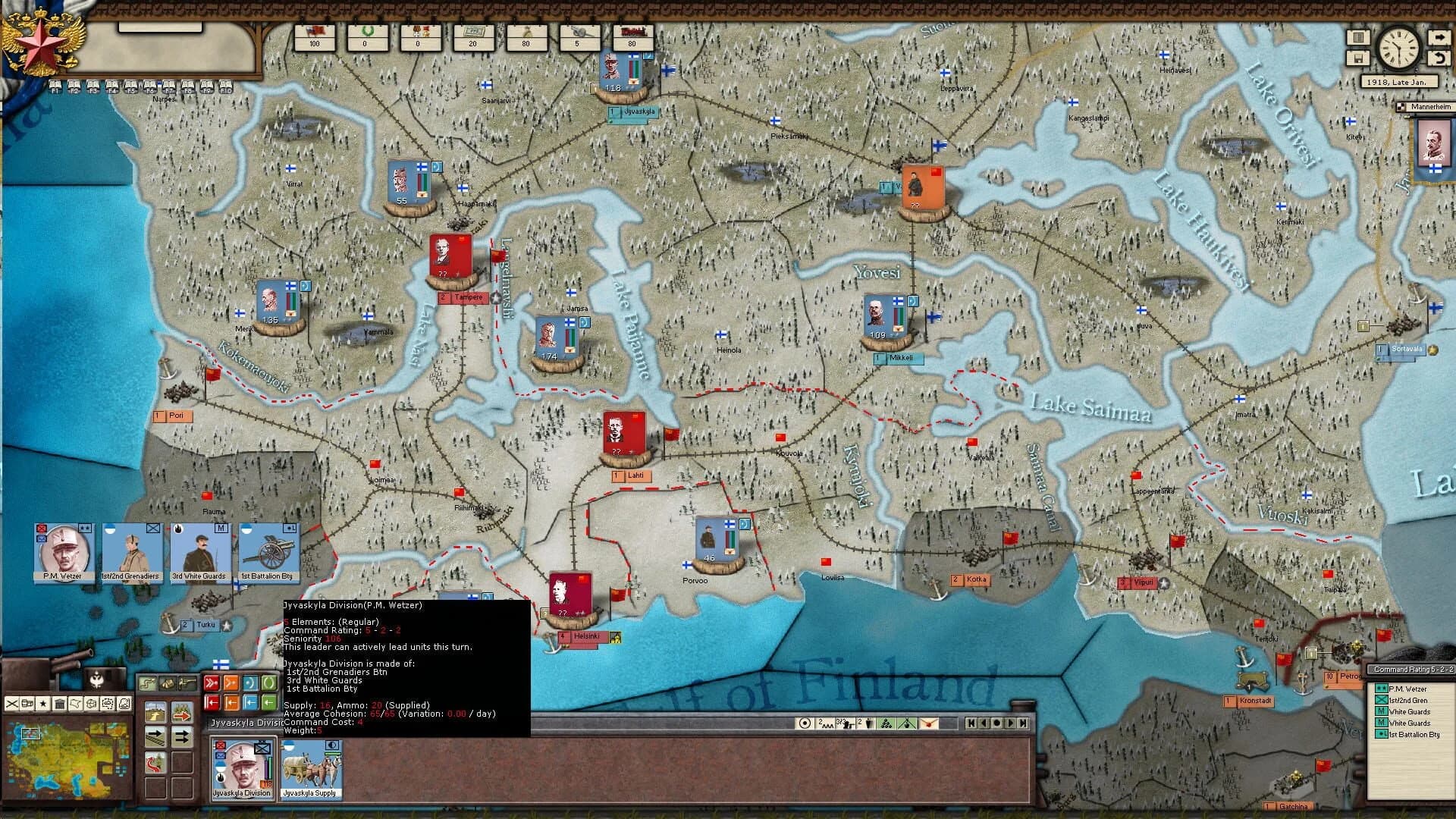This screenshot has height=819, width=1456.
Task: Click the end turn arrow icon
Action: click(1440, 37)
